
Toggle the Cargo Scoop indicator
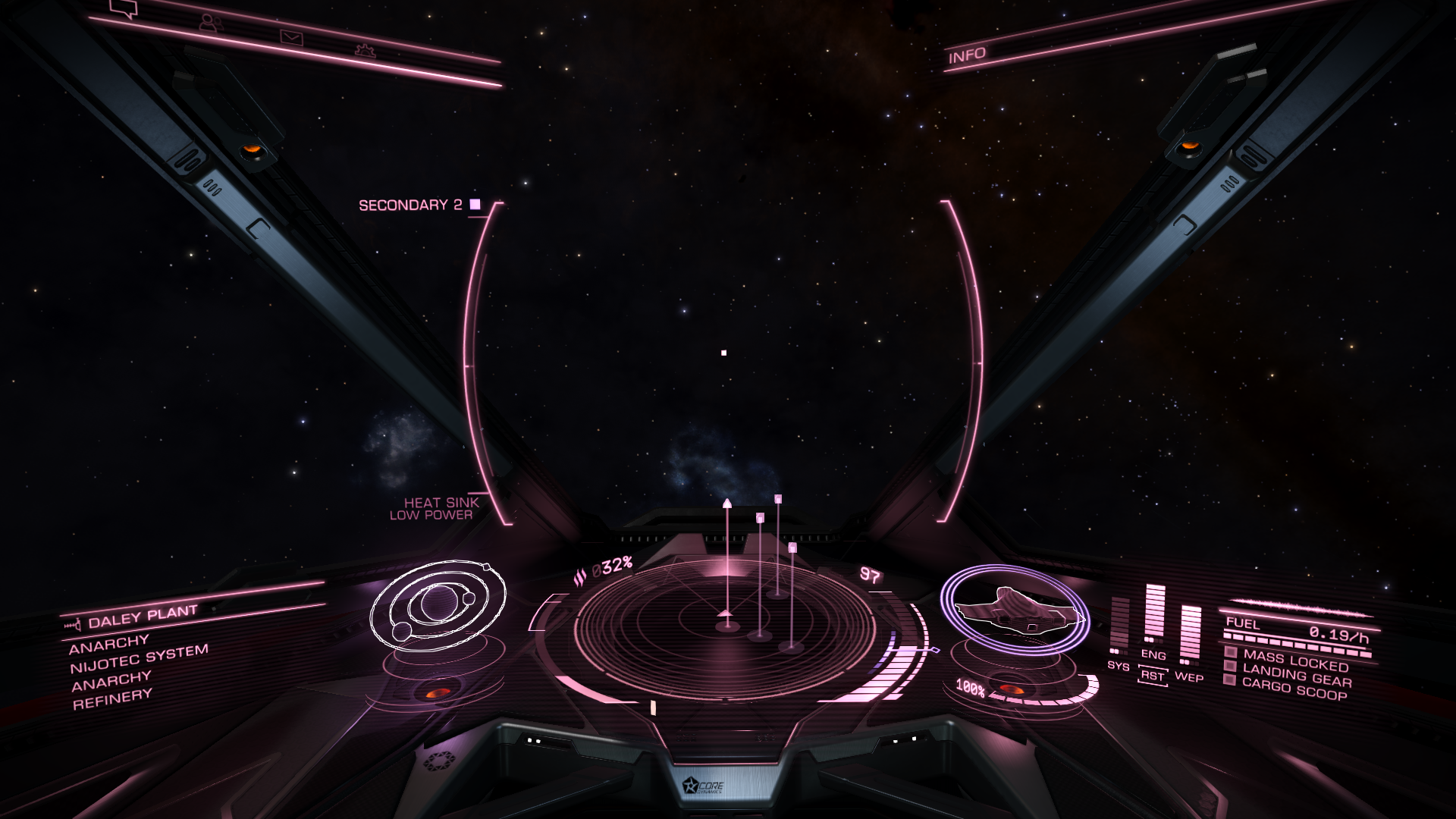pos(1294,689)
